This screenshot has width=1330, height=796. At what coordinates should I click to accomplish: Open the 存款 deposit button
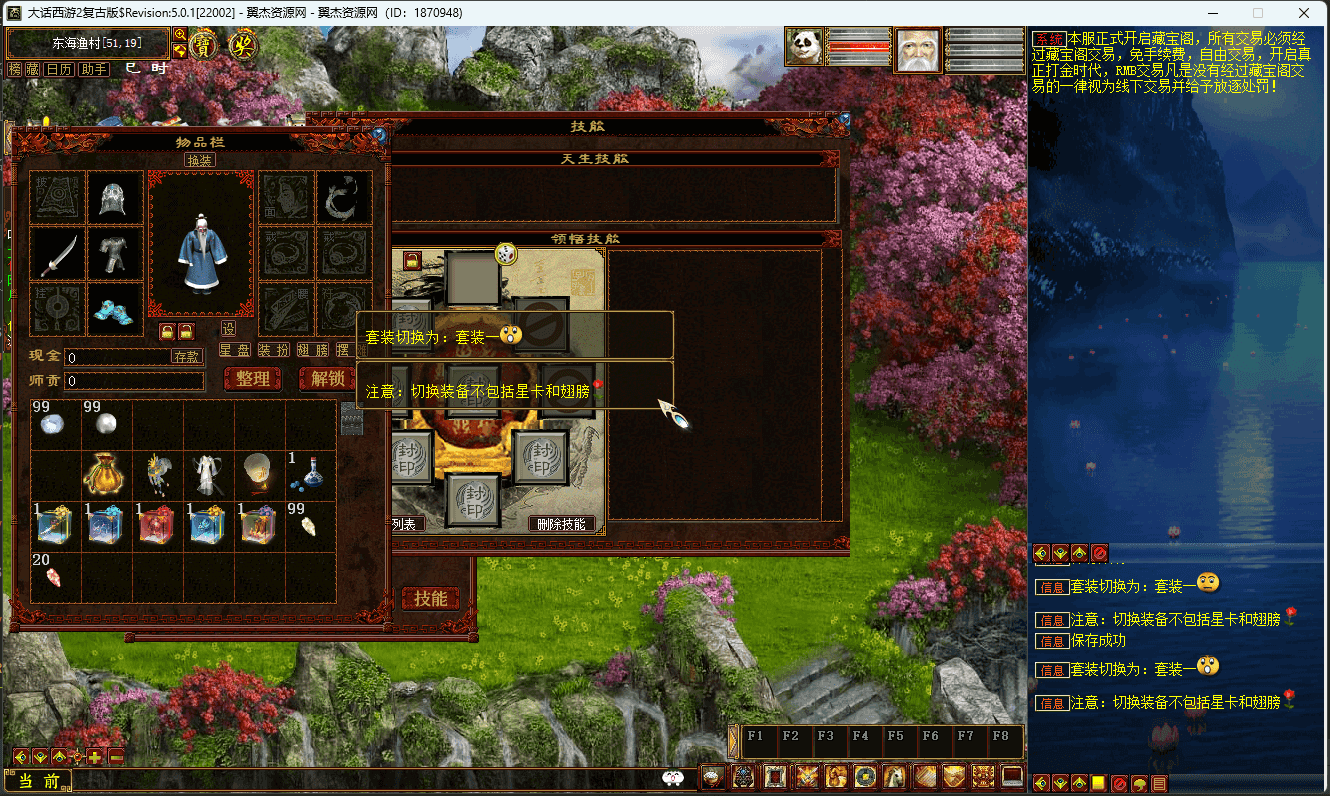(187, 356)
